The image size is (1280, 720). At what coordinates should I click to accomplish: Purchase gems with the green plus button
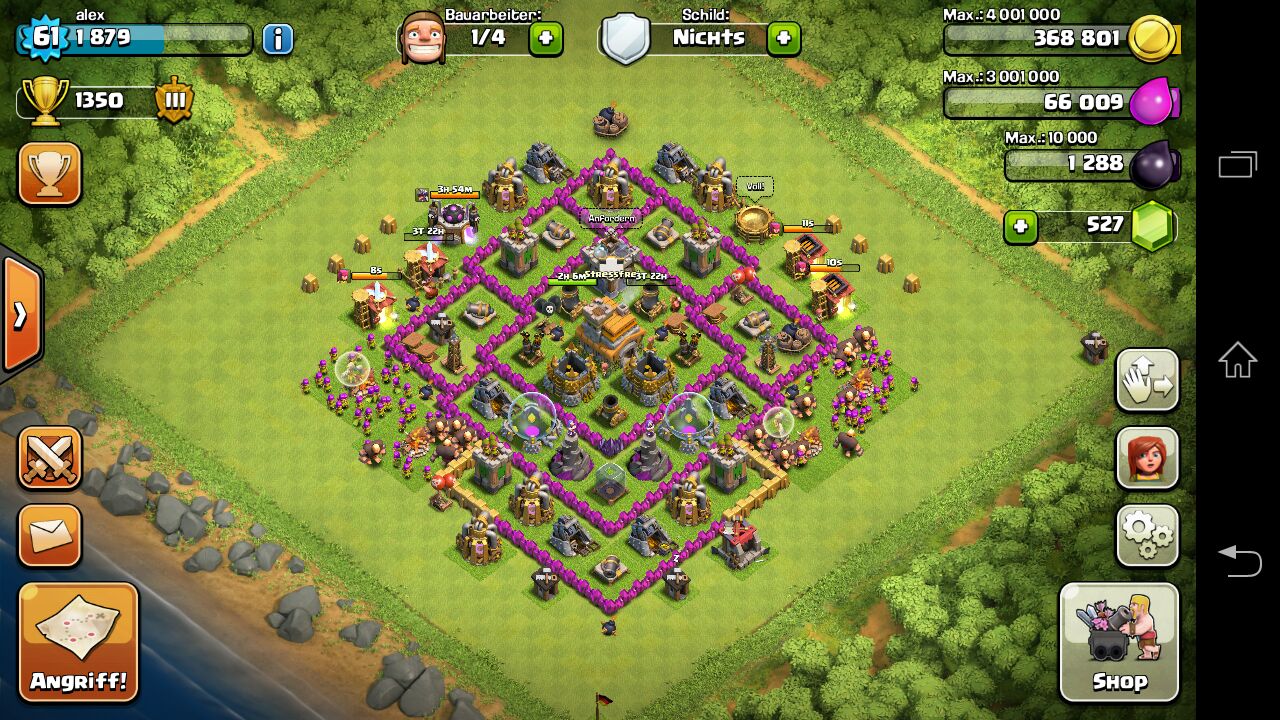tap(1020, 226)
